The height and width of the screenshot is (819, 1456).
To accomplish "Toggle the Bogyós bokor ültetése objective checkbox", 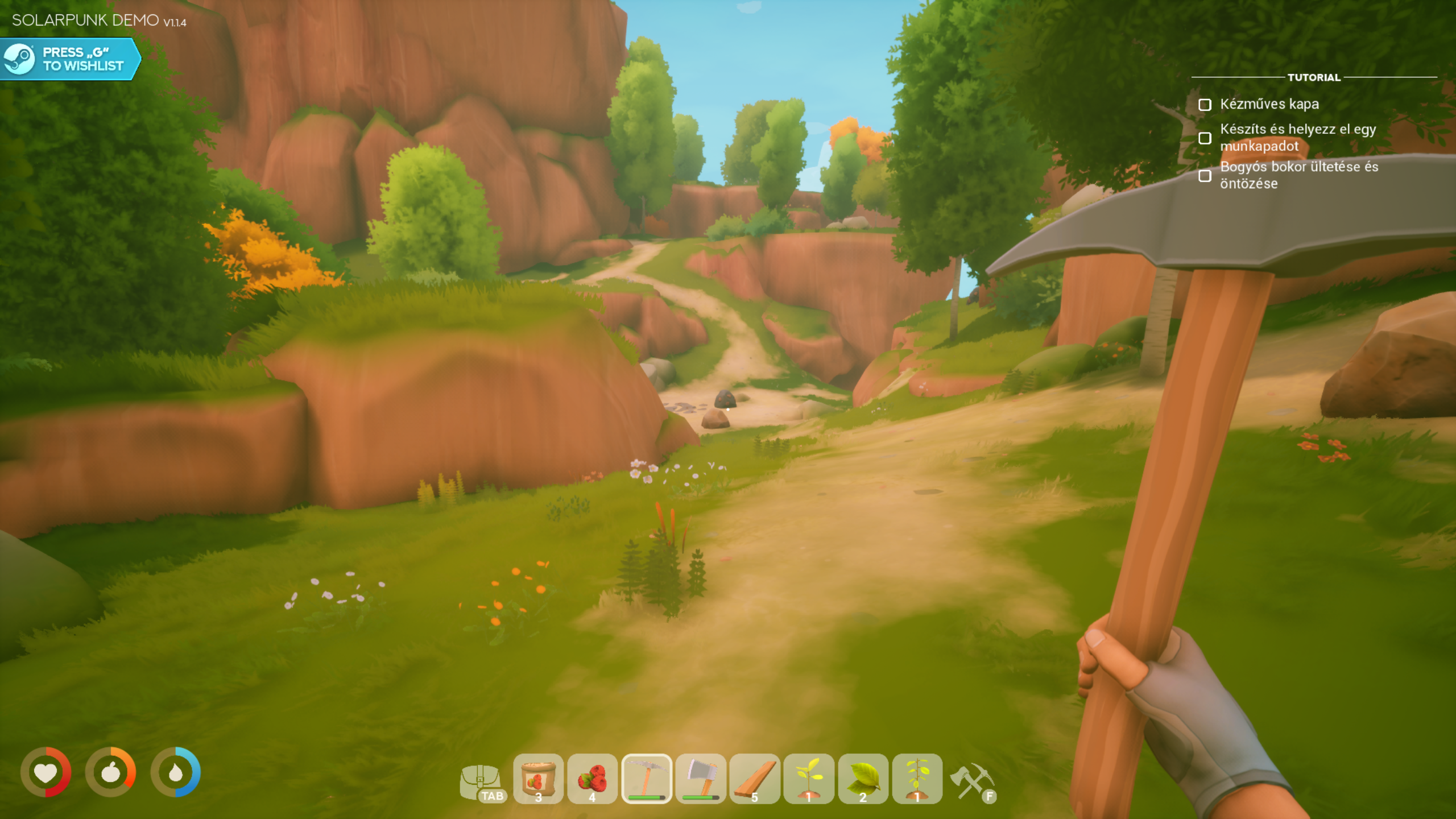I will (1205, 176).
